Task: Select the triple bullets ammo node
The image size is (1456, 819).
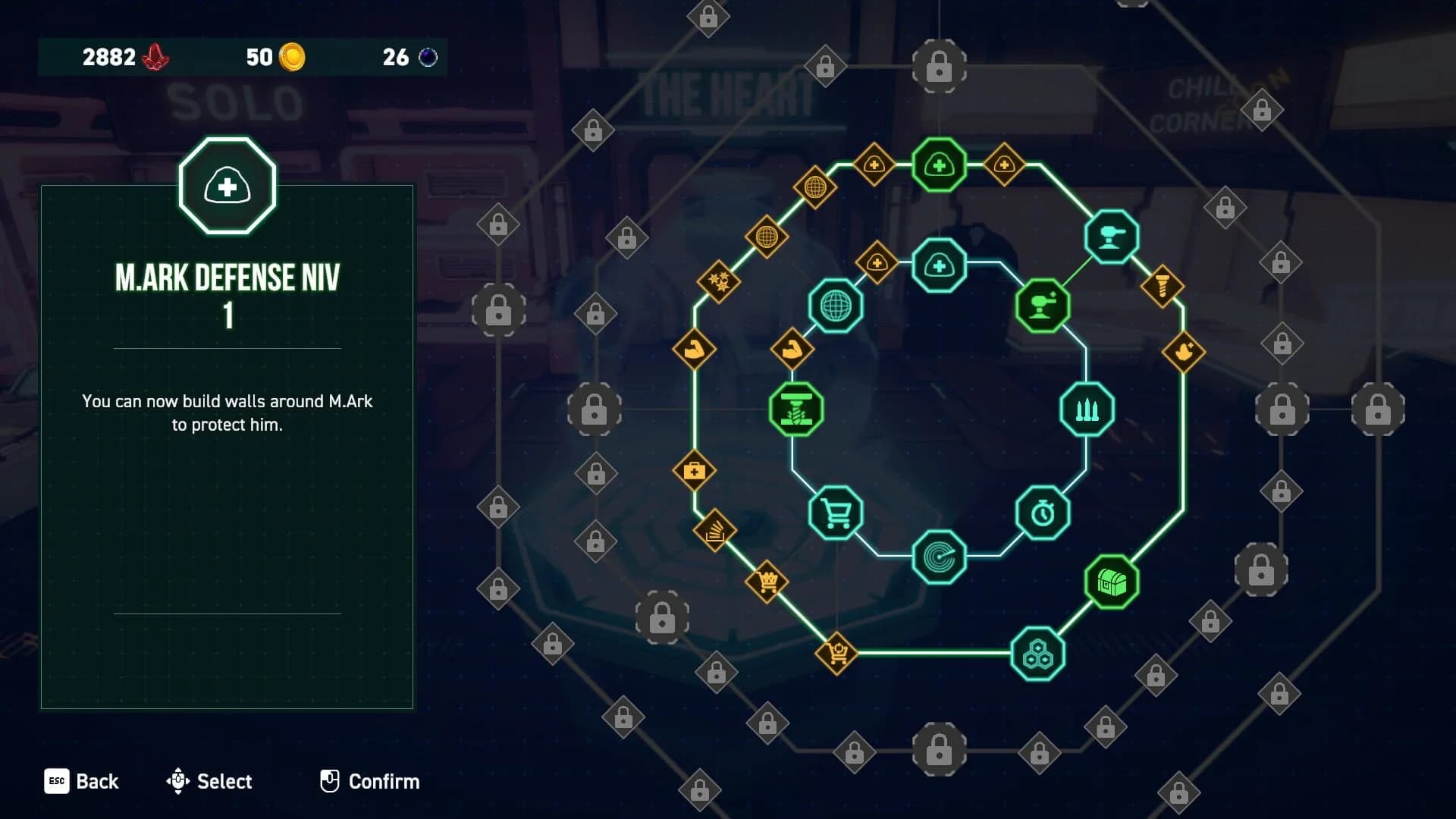Action: [x=1086, y=408]
